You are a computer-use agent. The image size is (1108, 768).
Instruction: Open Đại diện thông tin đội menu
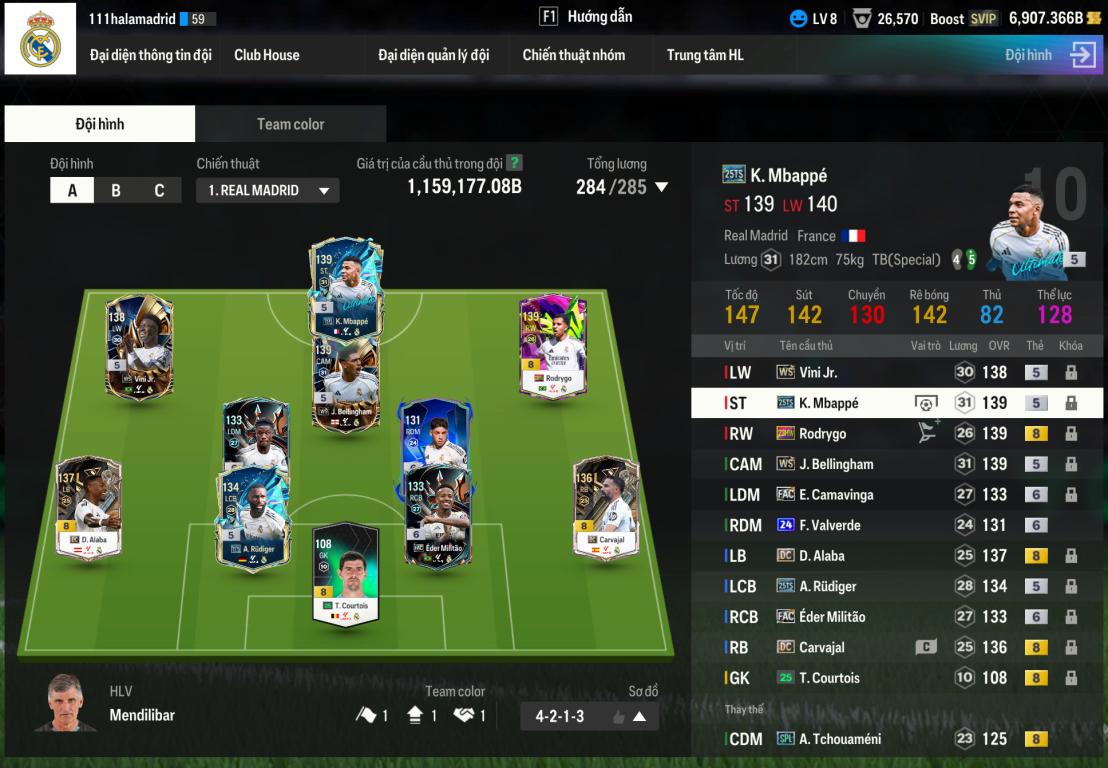pyautogui.click(x=150, y=55)
